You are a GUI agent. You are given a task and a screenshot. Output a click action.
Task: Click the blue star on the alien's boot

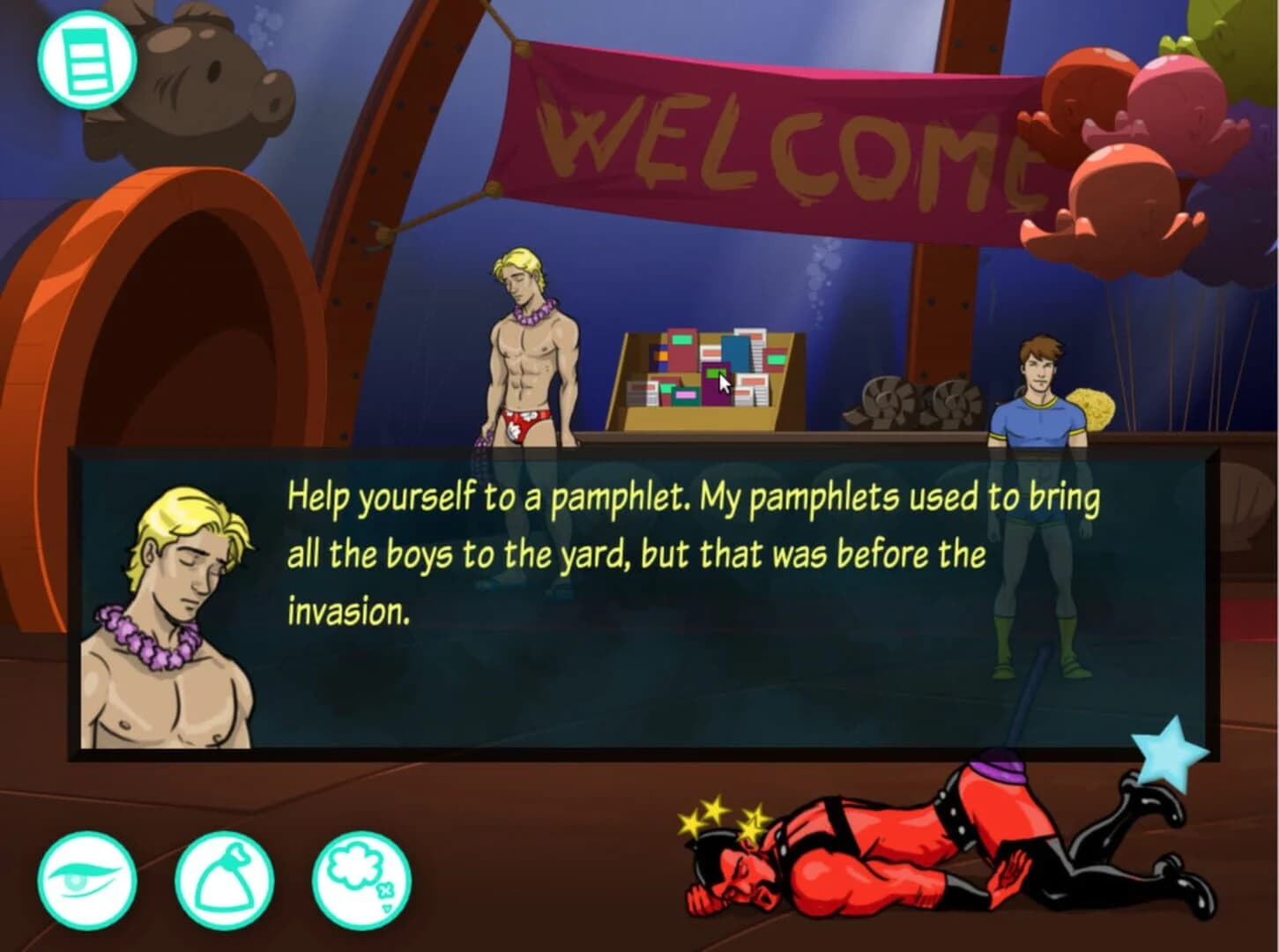click(1168, 754)
